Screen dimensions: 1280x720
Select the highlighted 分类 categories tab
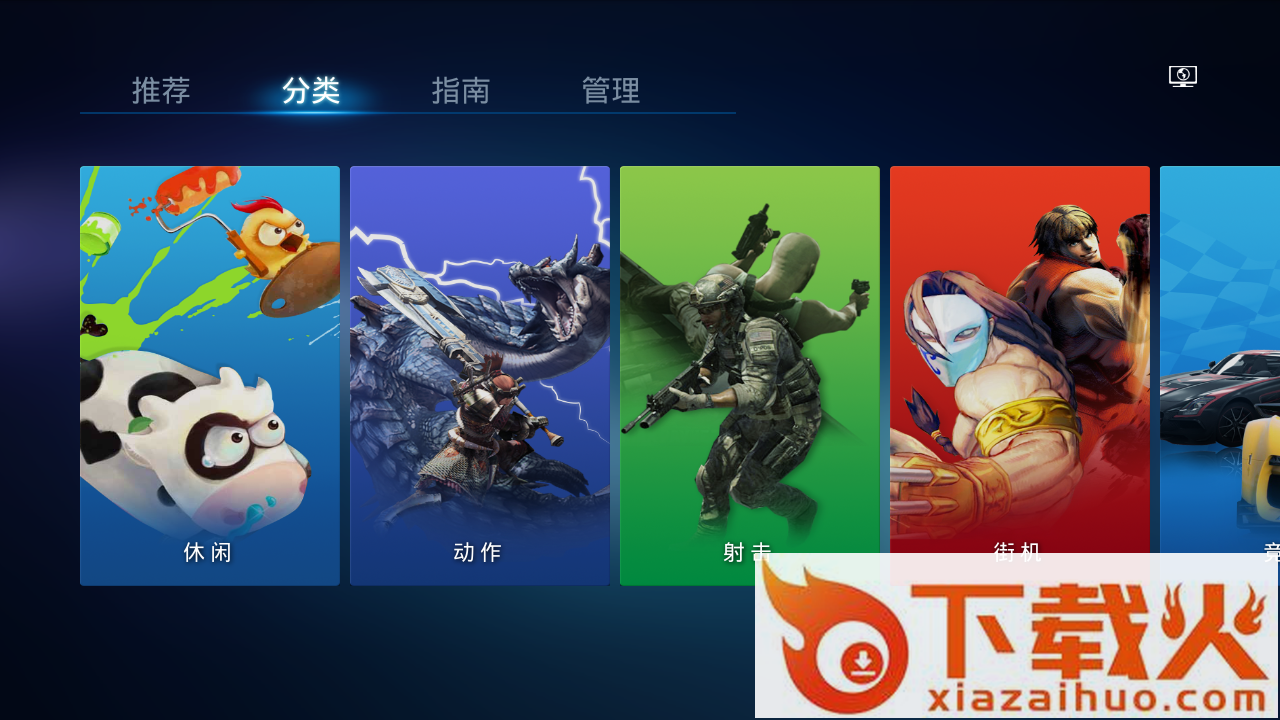(310, 91)
